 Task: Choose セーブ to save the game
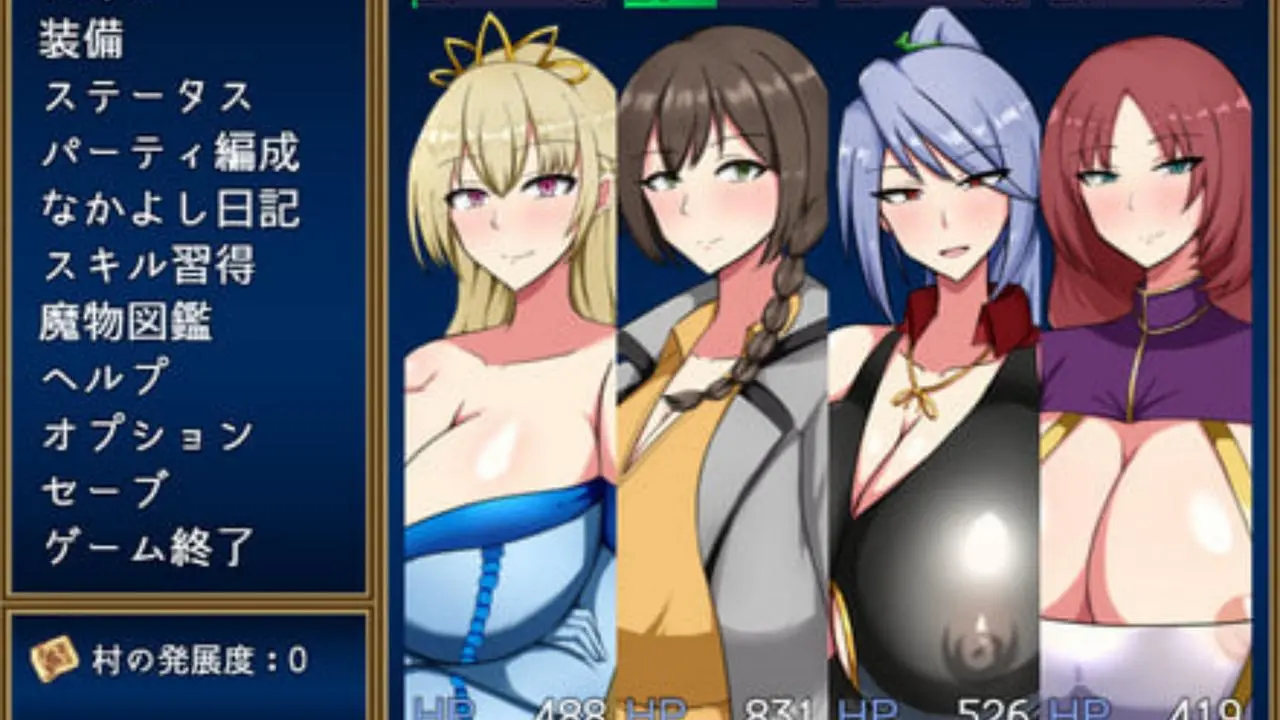(x=104, y=490)
